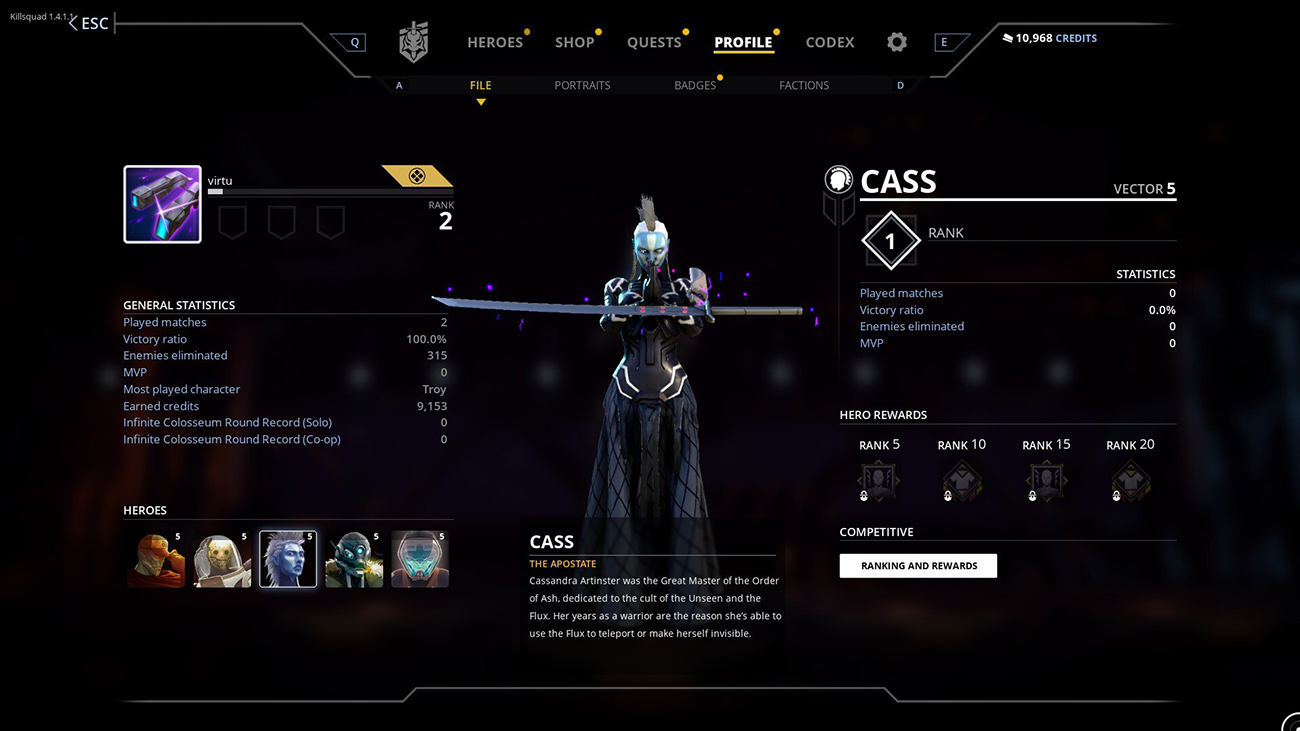Open Ranking and Rewards

coord(918,566)
